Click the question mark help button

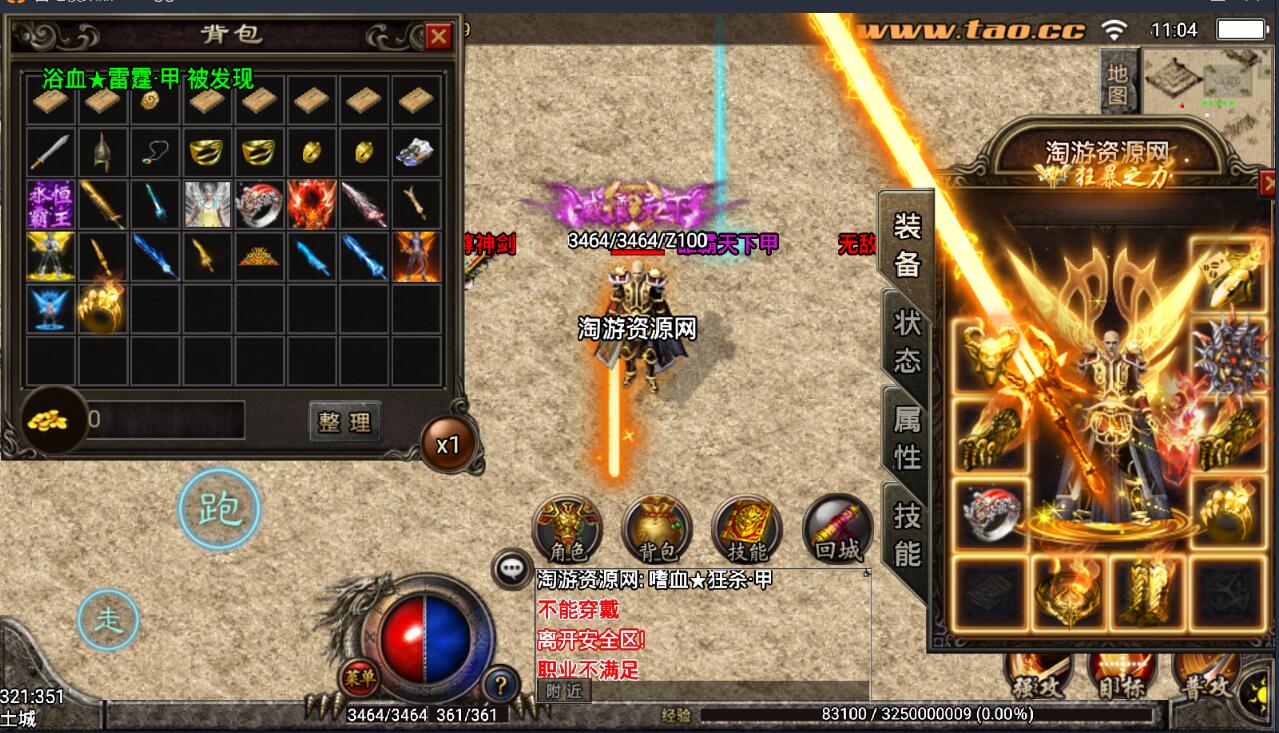pos(500,685)
